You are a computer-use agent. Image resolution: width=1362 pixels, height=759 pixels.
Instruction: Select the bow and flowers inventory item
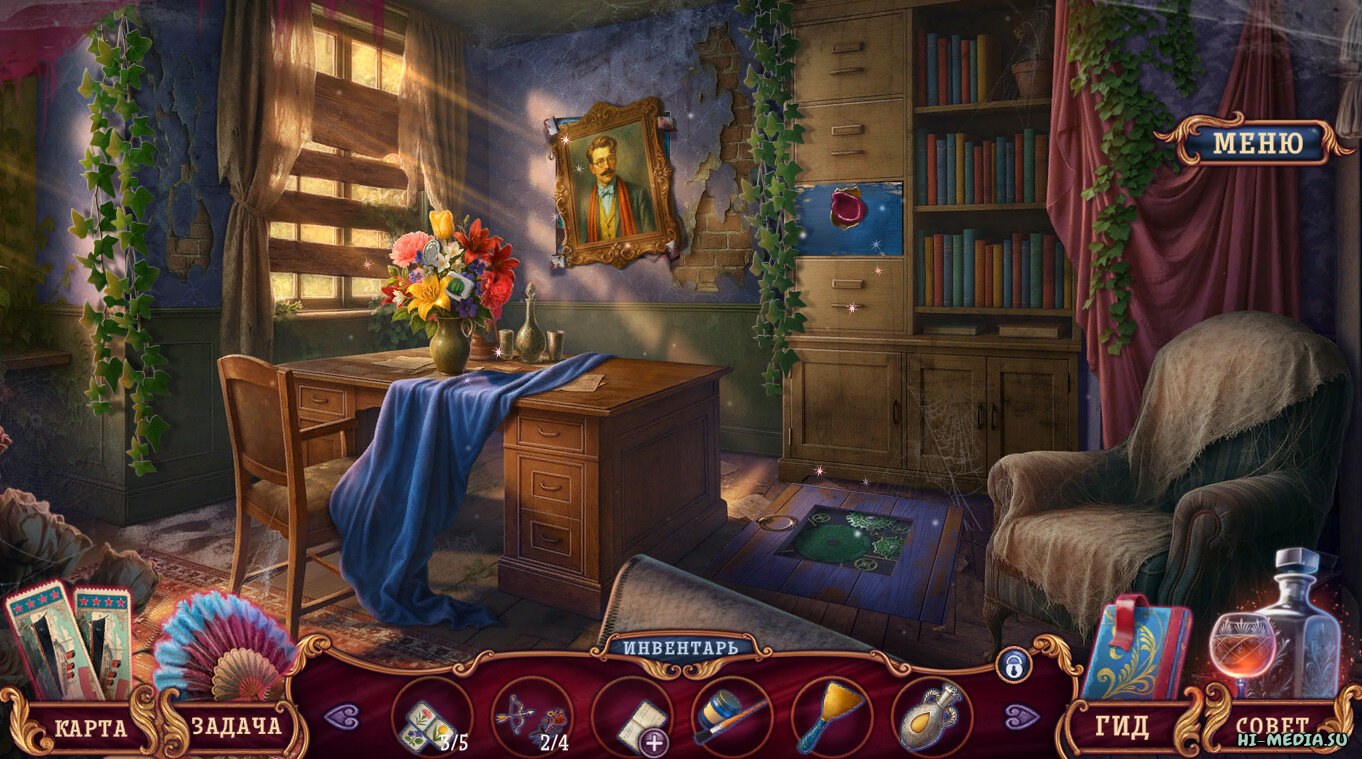coord(531,718)
